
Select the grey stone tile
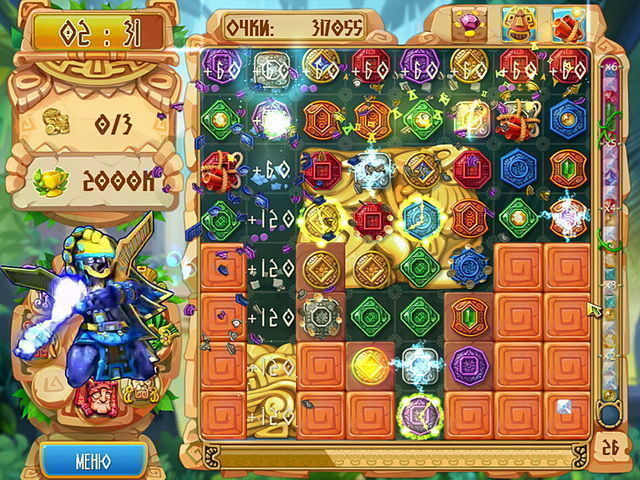pos(322,316)
